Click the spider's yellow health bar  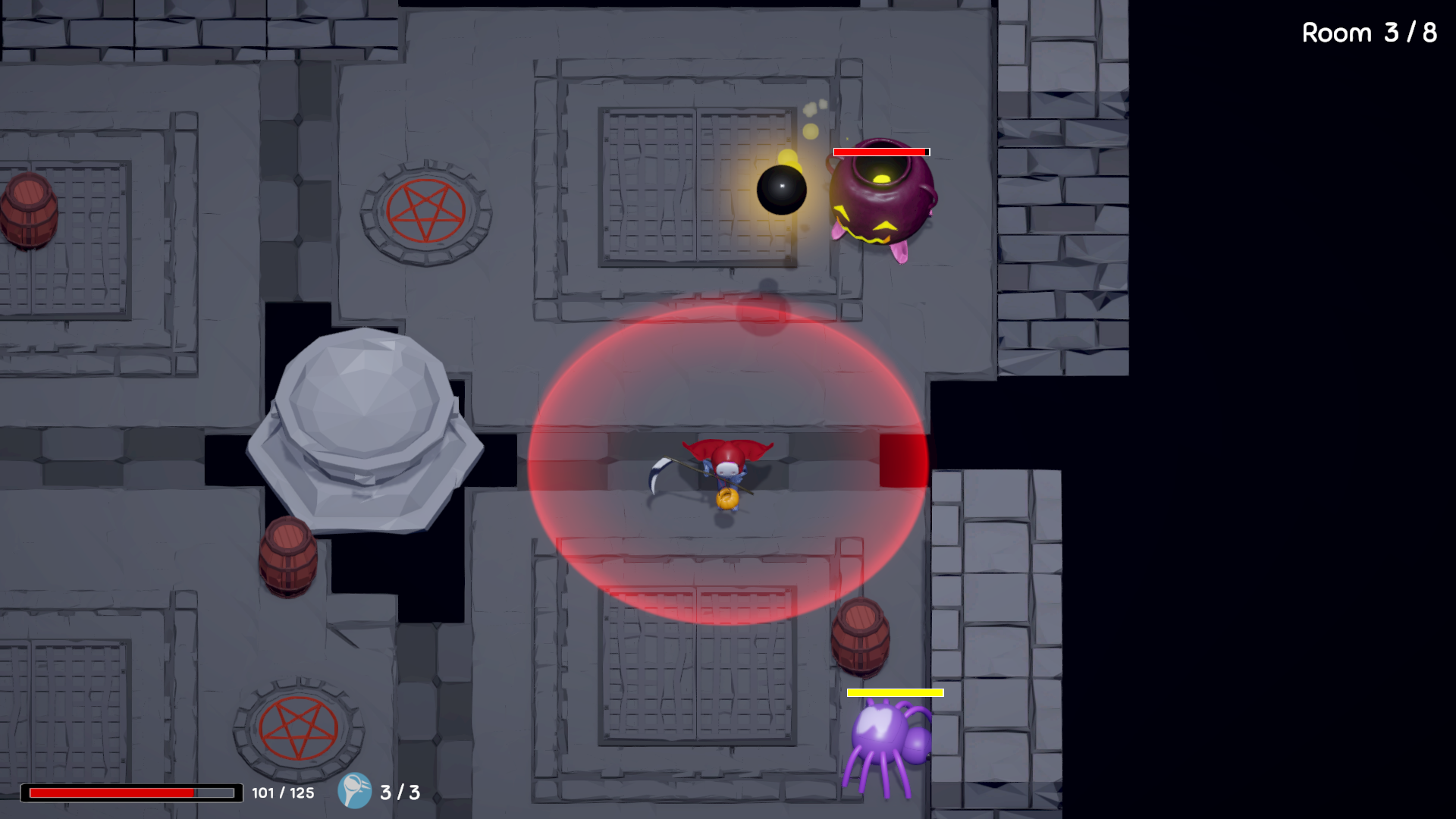click(895, 692)
